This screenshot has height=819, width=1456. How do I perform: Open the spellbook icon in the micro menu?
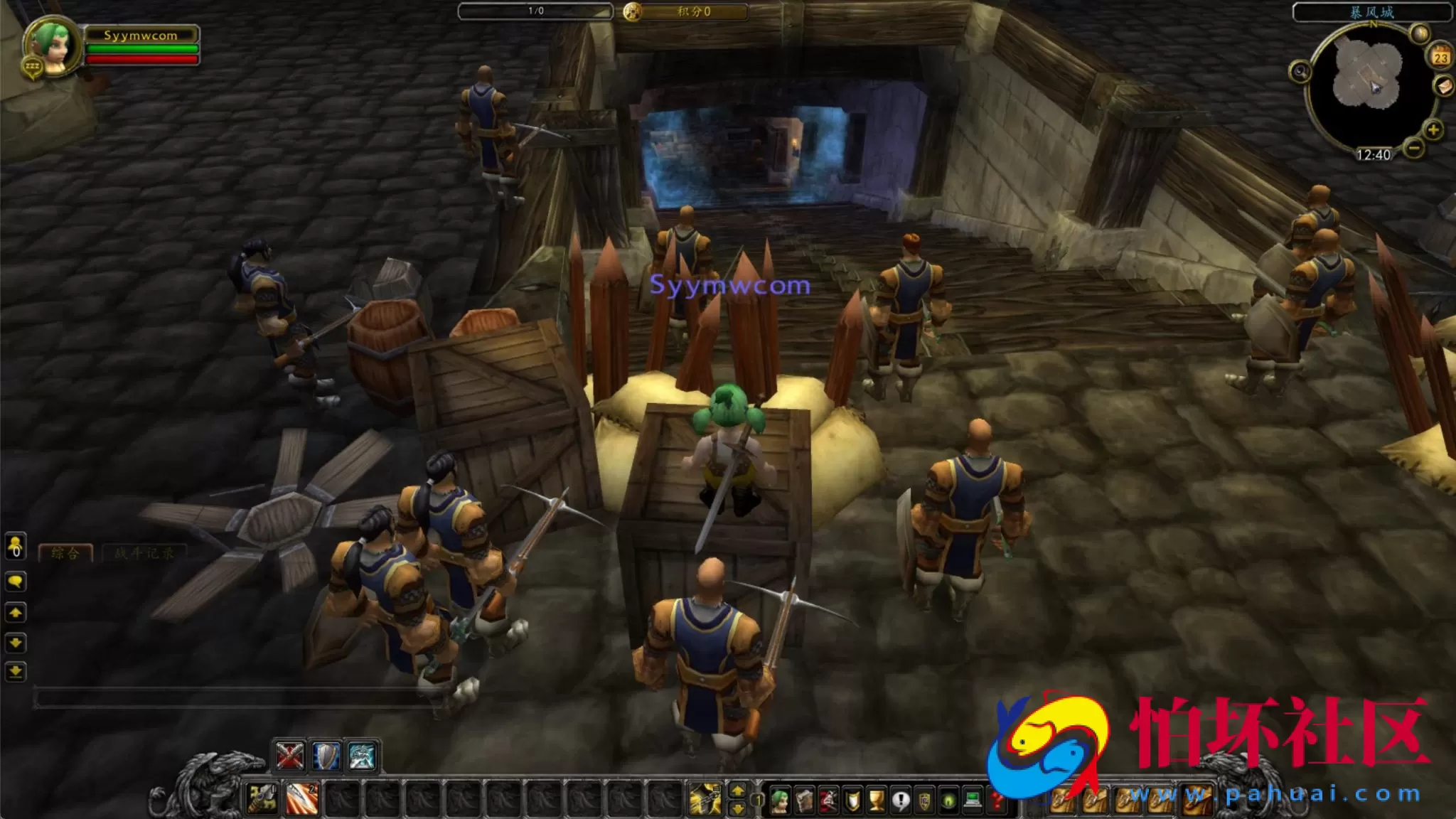click(805, 801)
